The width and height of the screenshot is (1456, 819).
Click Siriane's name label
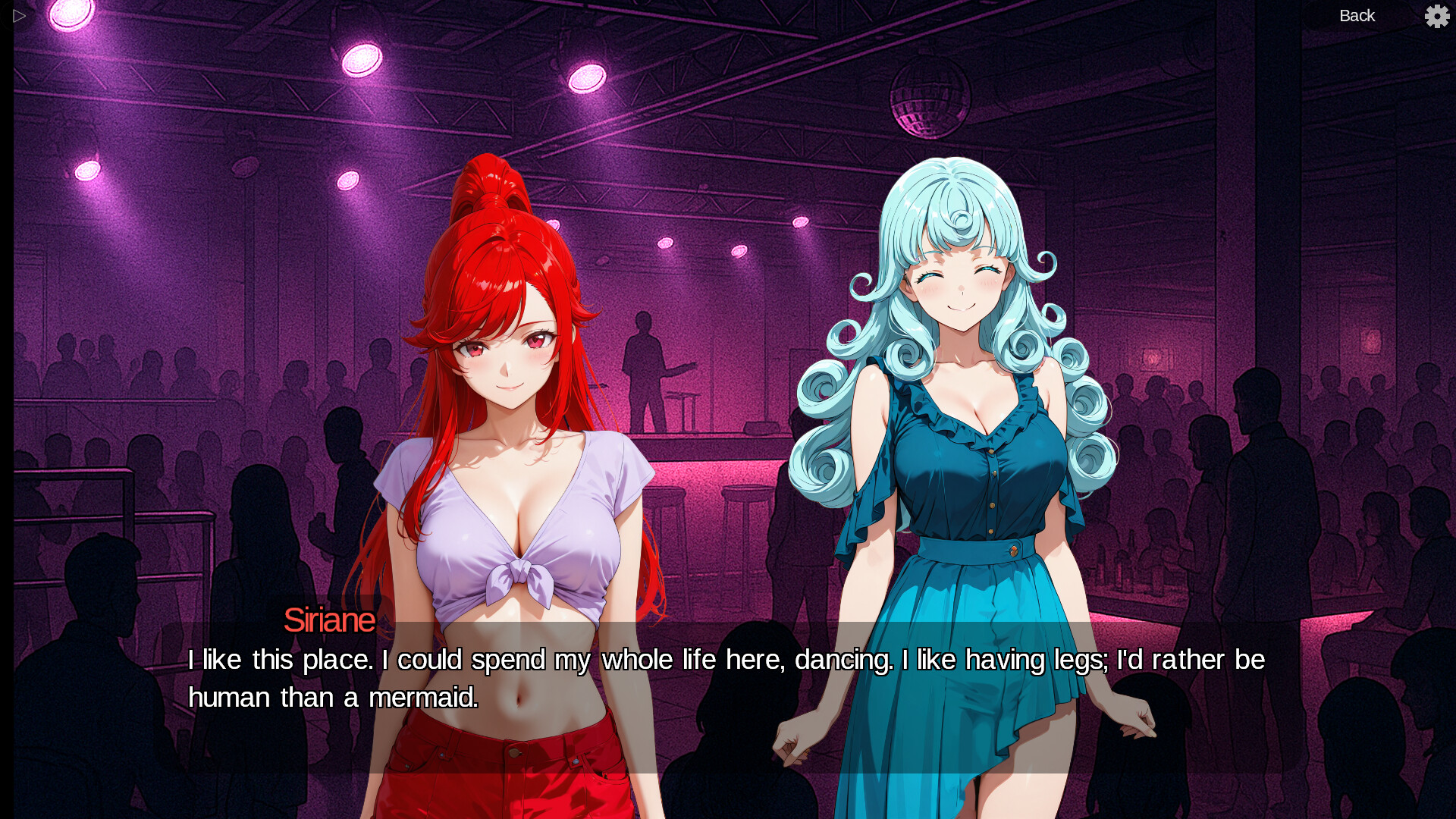tap(331, 620)
